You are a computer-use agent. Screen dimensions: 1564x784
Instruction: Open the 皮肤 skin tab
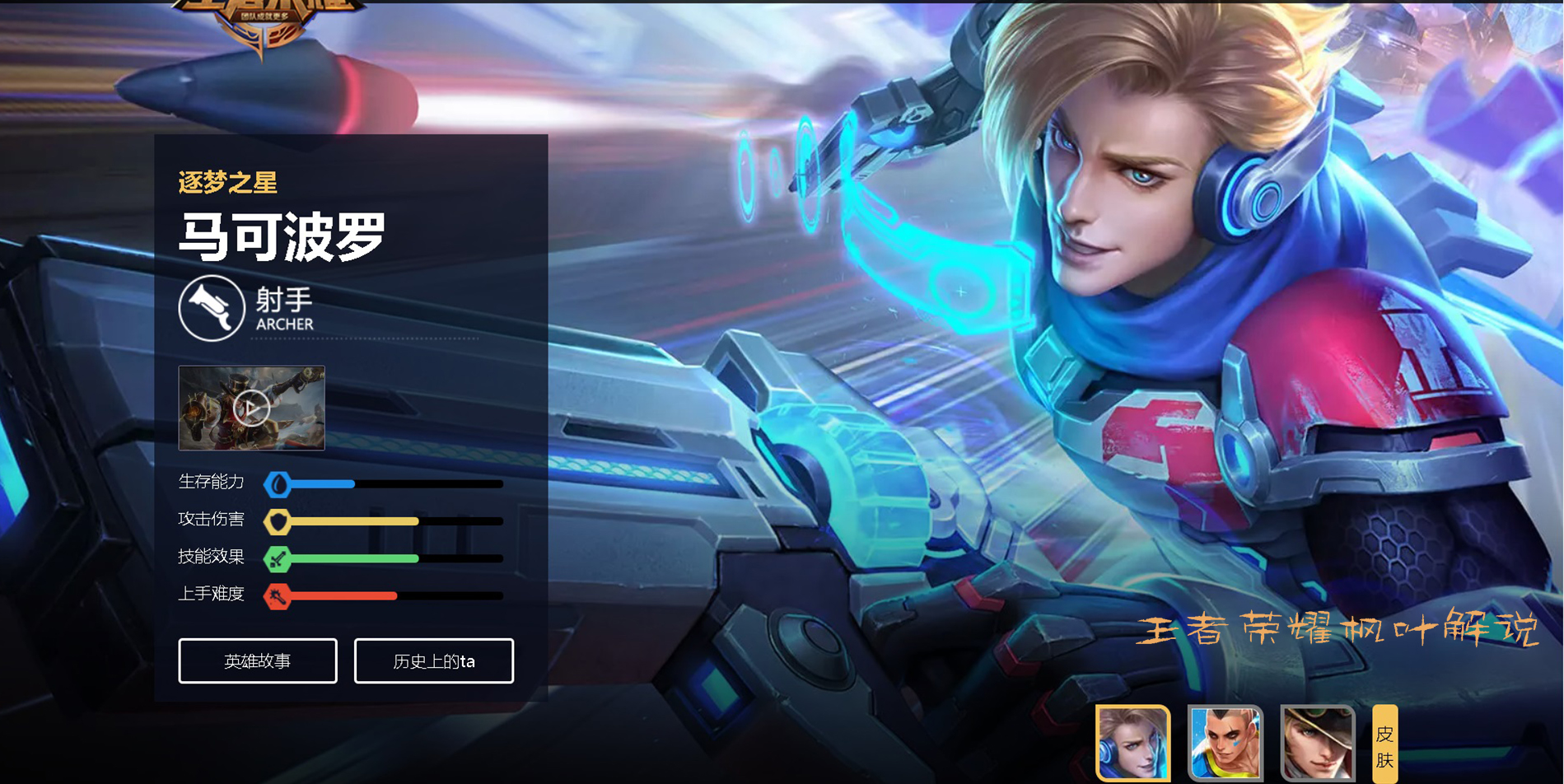[1384, 744]
